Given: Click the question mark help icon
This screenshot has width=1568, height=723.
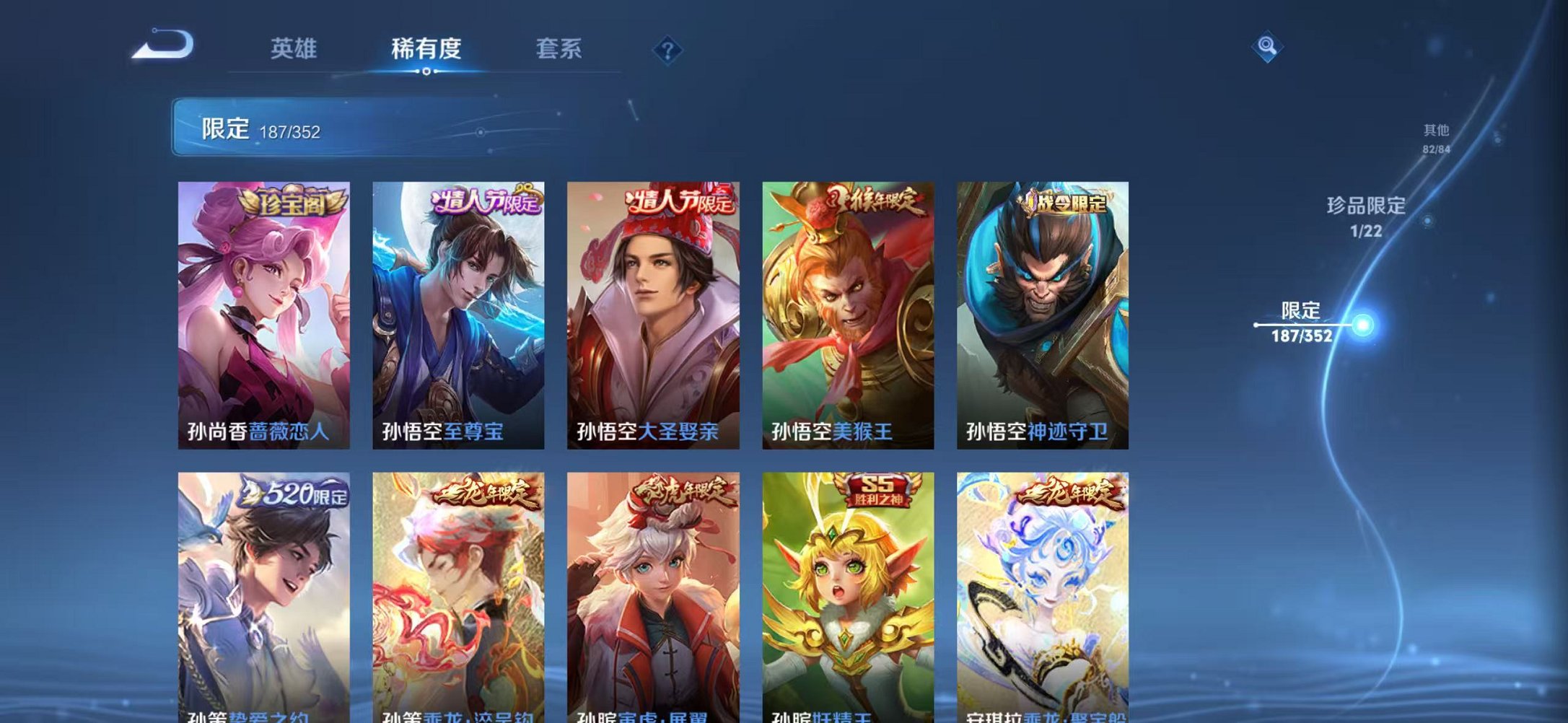Looking at the screenshot, I should [x=667, y=49].
